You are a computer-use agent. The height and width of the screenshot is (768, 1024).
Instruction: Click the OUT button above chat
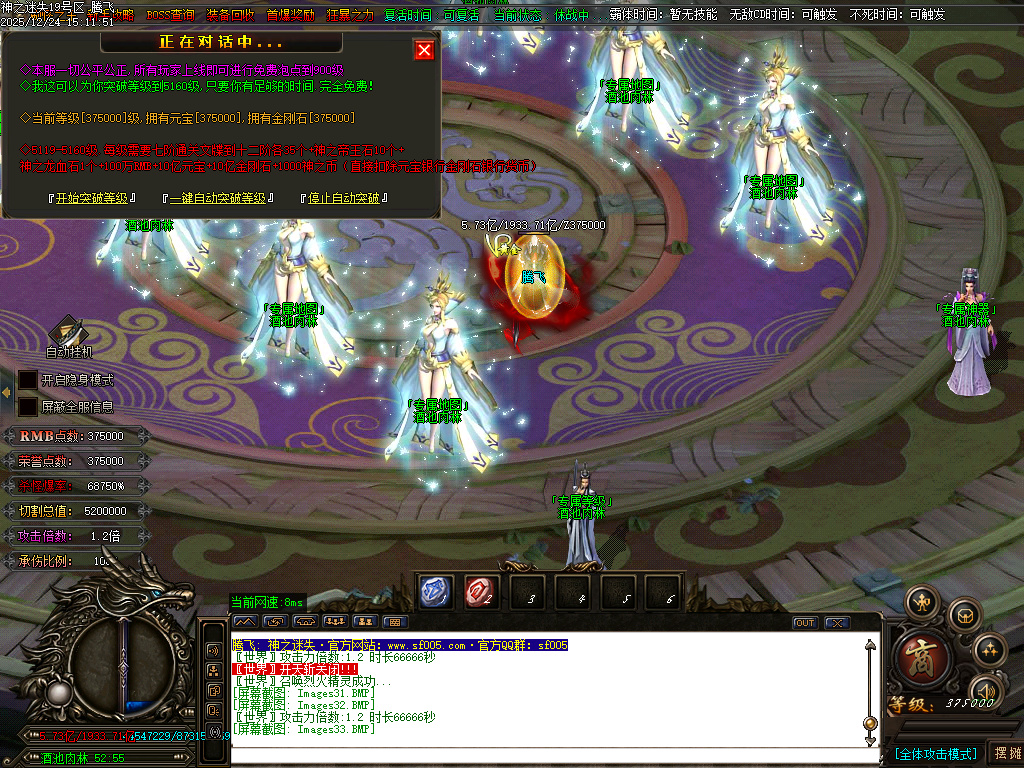point(805,623)
